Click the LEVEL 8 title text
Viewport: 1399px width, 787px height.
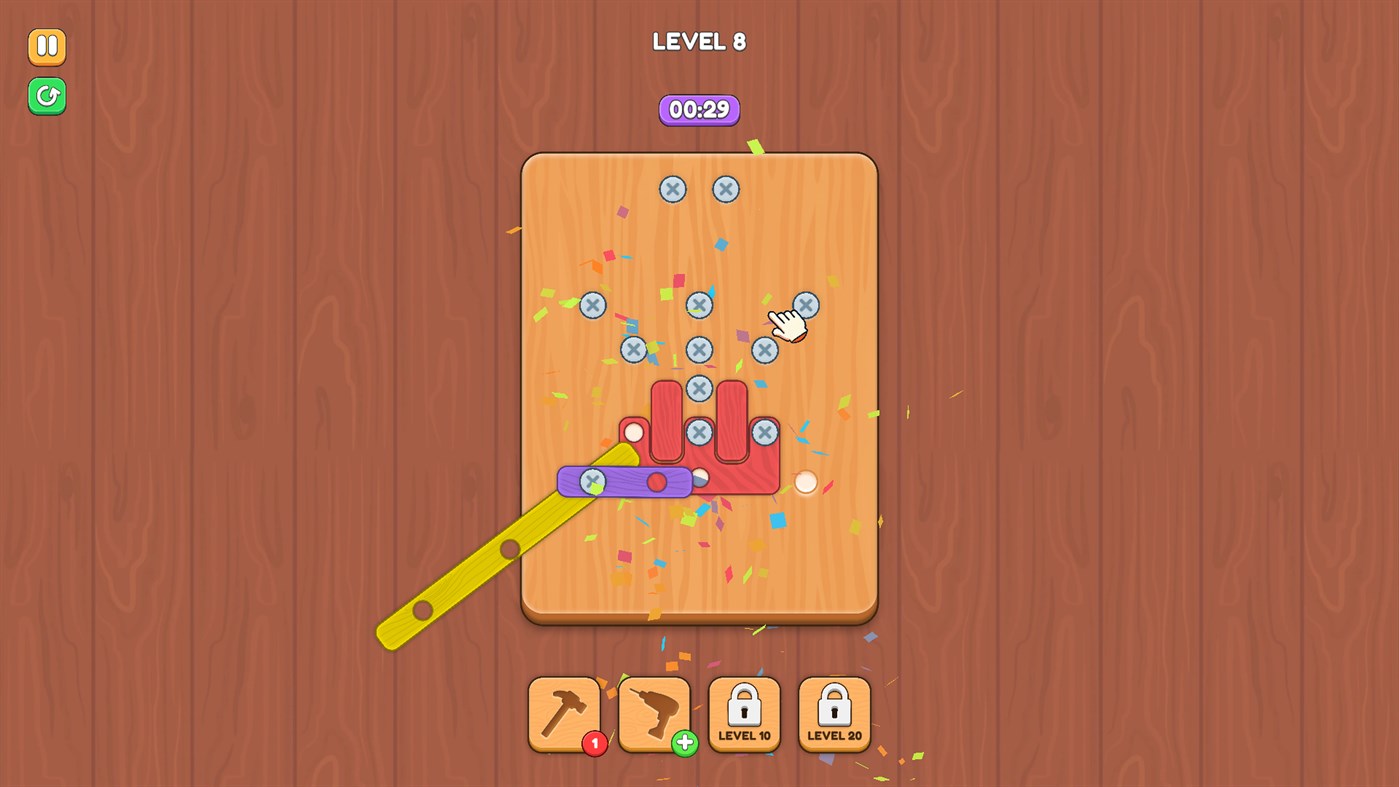click(699, 41)
